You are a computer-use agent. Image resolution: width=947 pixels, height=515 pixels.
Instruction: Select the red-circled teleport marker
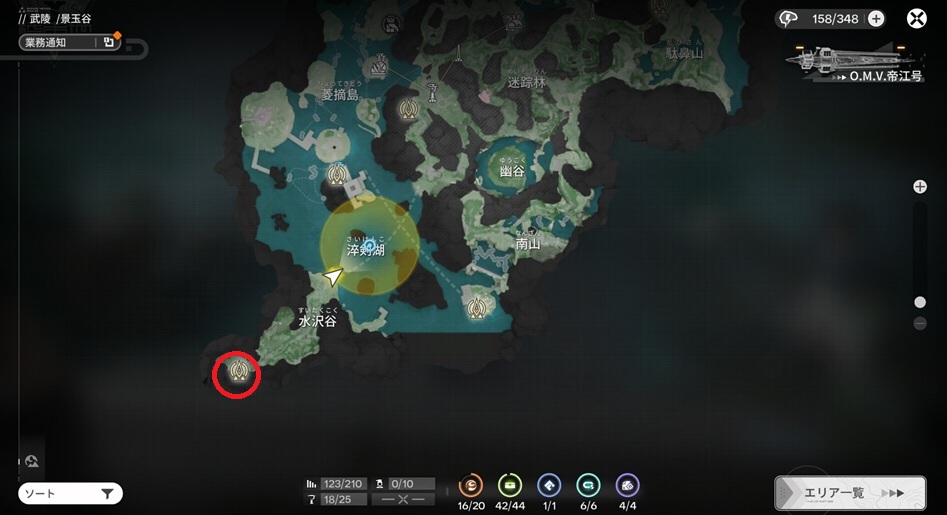pyautogui.click(x=238, y=373)
